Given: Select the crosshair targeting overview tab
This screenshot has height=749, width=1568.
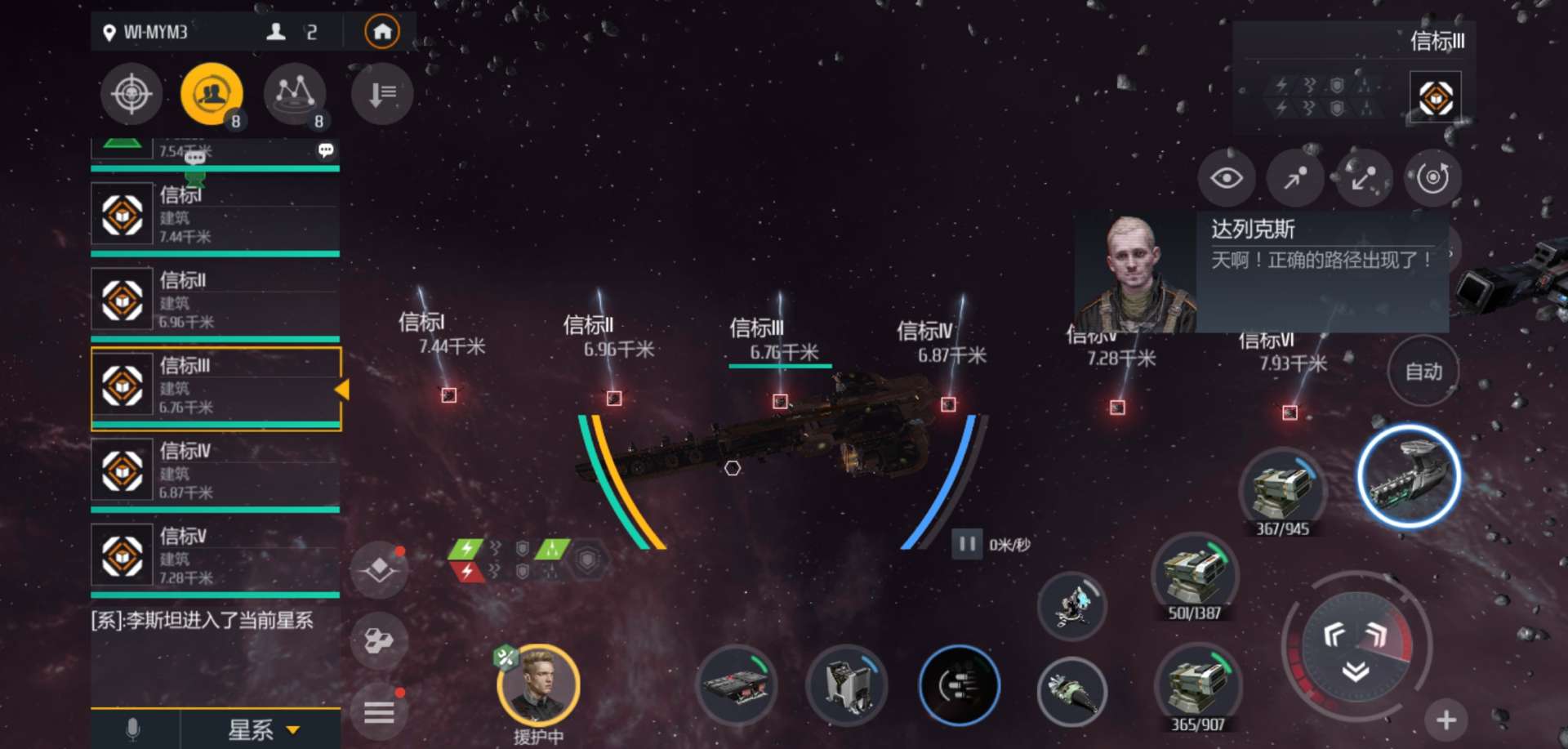Looking at the screenshot, I should coord(131,94).
